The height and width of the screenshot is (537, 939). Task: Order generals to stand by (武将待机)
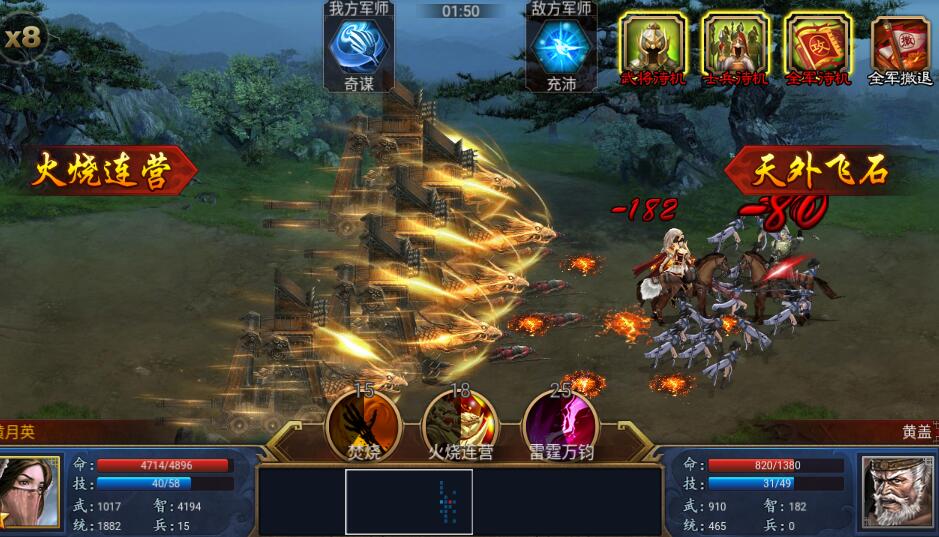pyautogui.click(x=653, y=47)
